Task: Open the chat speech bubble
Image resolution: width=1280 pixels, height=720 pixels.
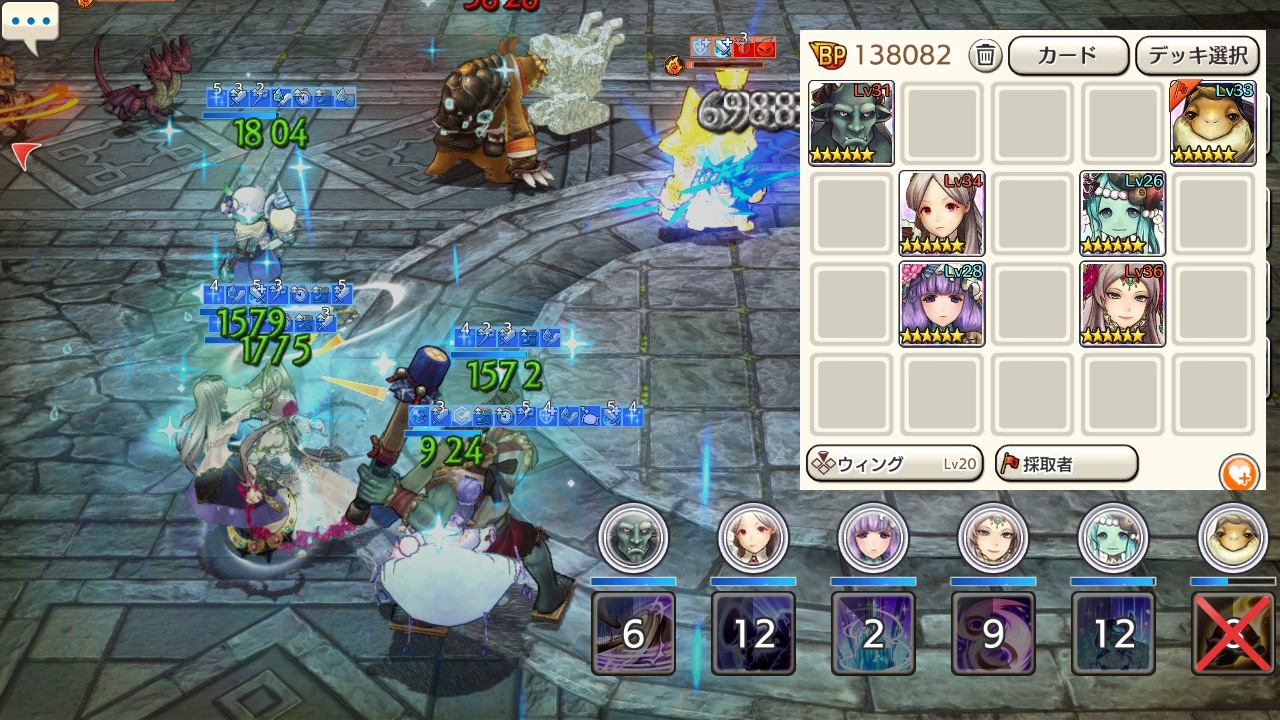Action: pos(31,24)
